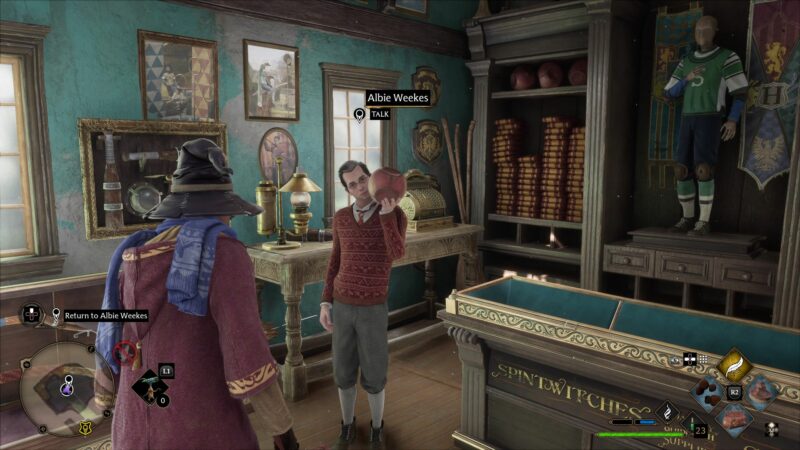800x450 pixels.
Task: Click the red crossed-out circle icon
Action: [124, 352]
